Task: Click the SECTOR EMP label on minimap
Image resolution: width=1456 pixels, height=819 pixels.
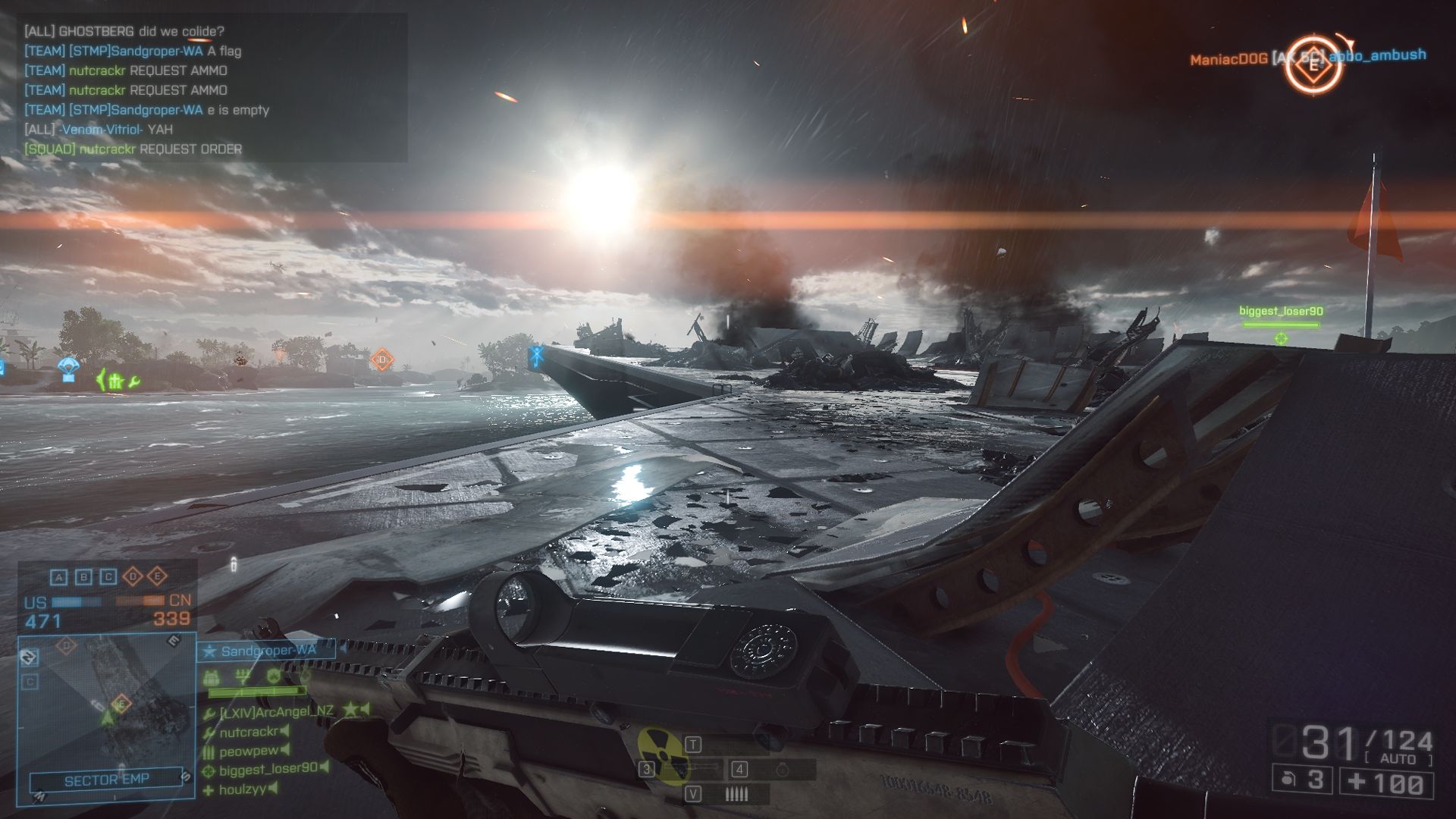Action: click(x=106, y=780)
